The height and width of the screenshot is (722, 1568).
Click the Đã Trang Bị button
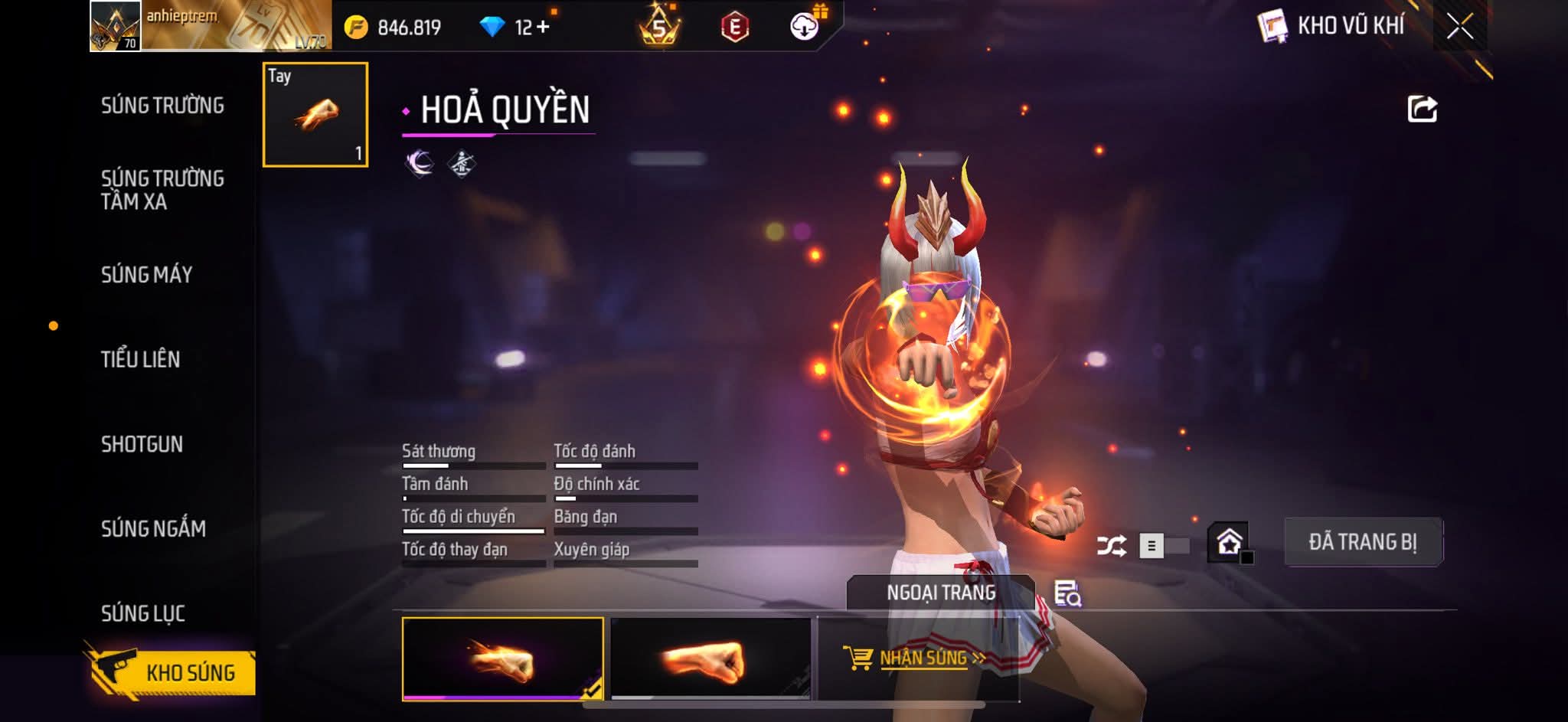coord(1363,542)
